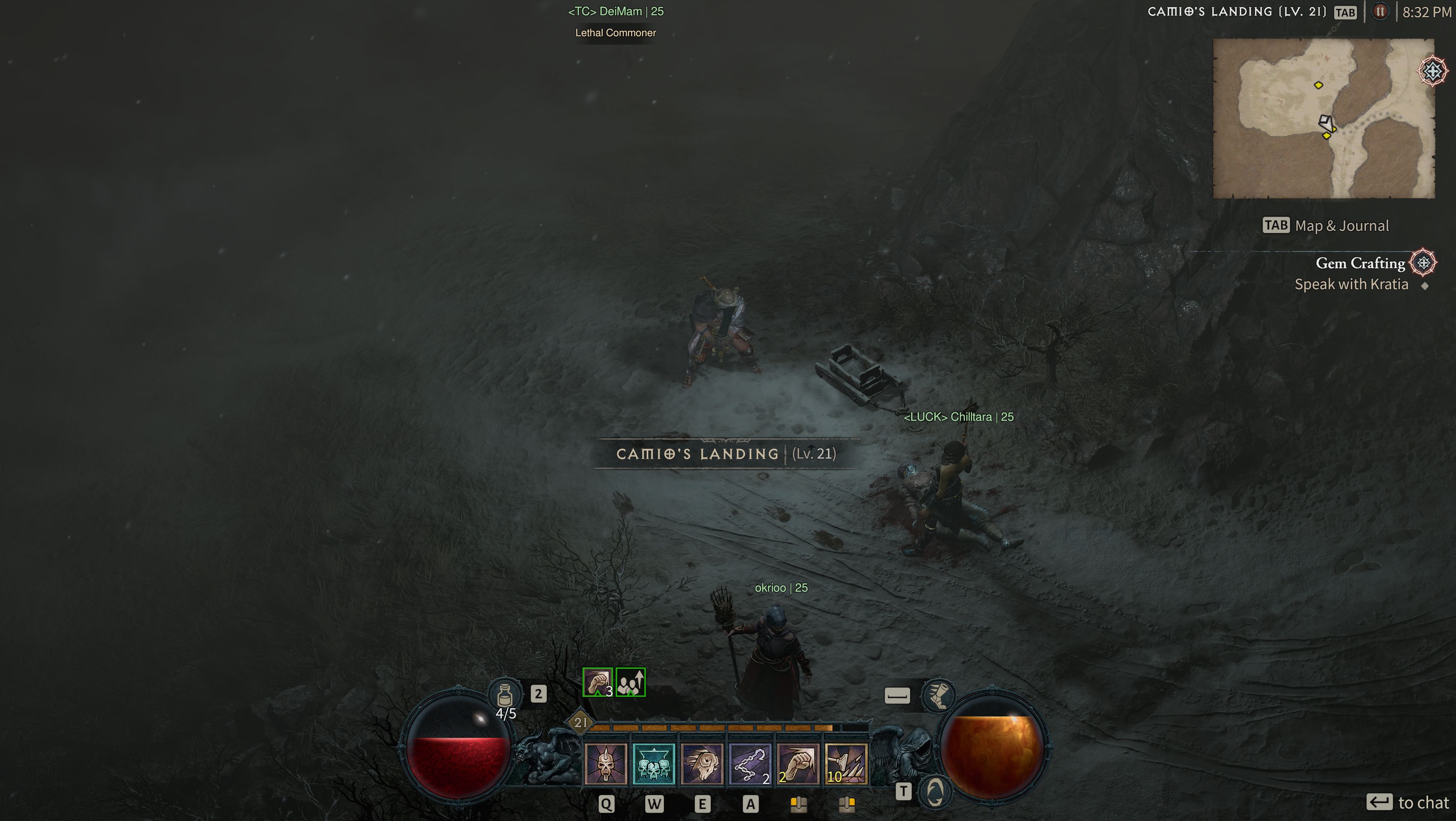This screenshot has width=1456, height=821.
Task: Select the Chilltara player nameplate
Action: pos(959,417)
